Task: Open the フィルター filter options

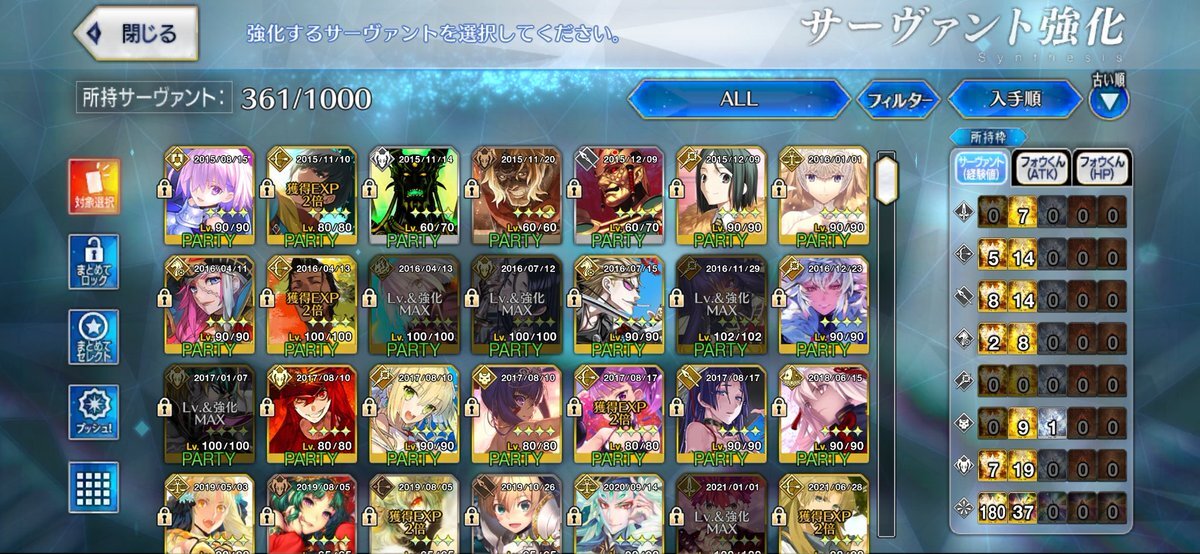Action: [x=897, y=100]
